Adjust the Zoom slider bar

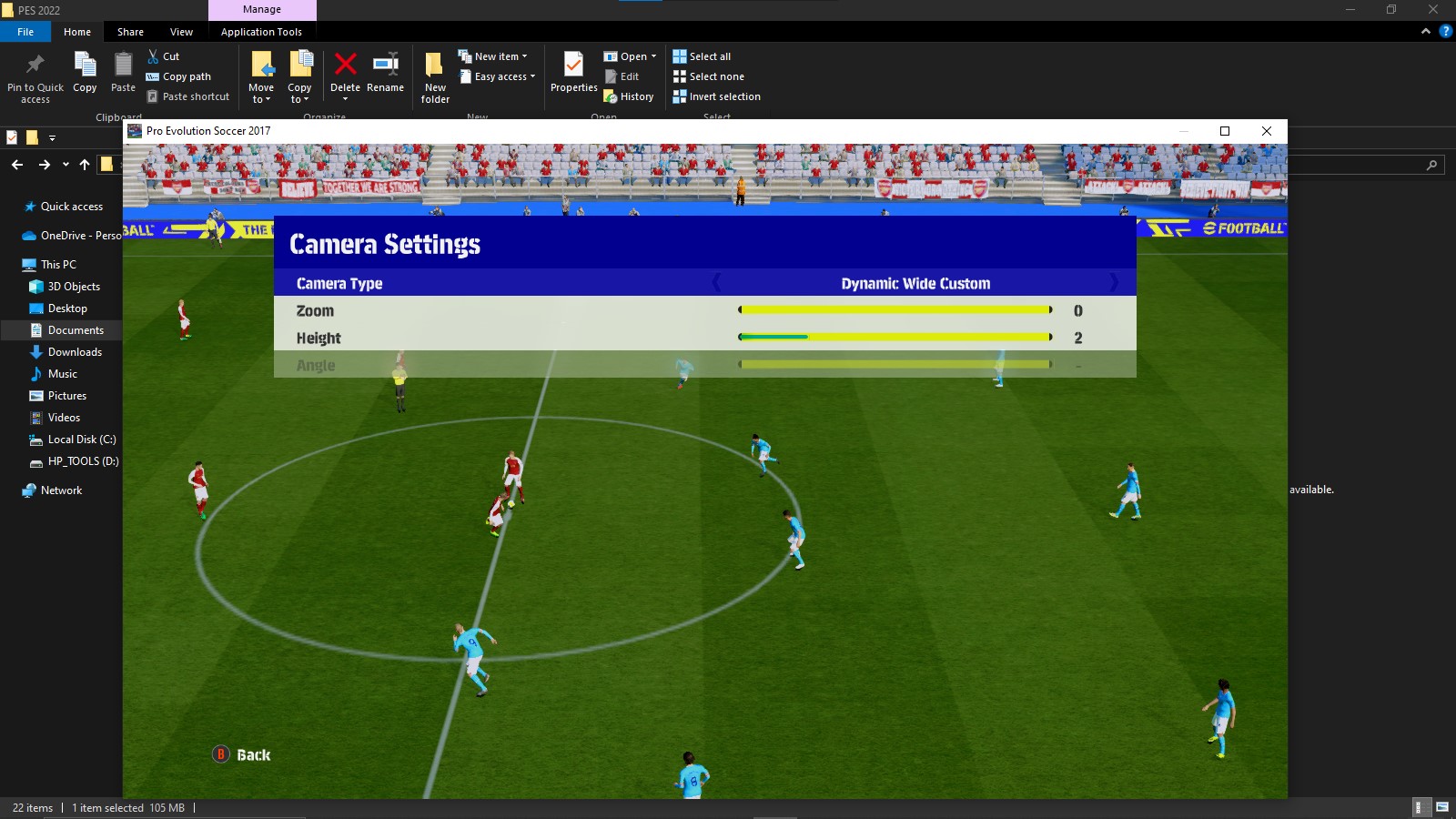[x=895, y=310]
